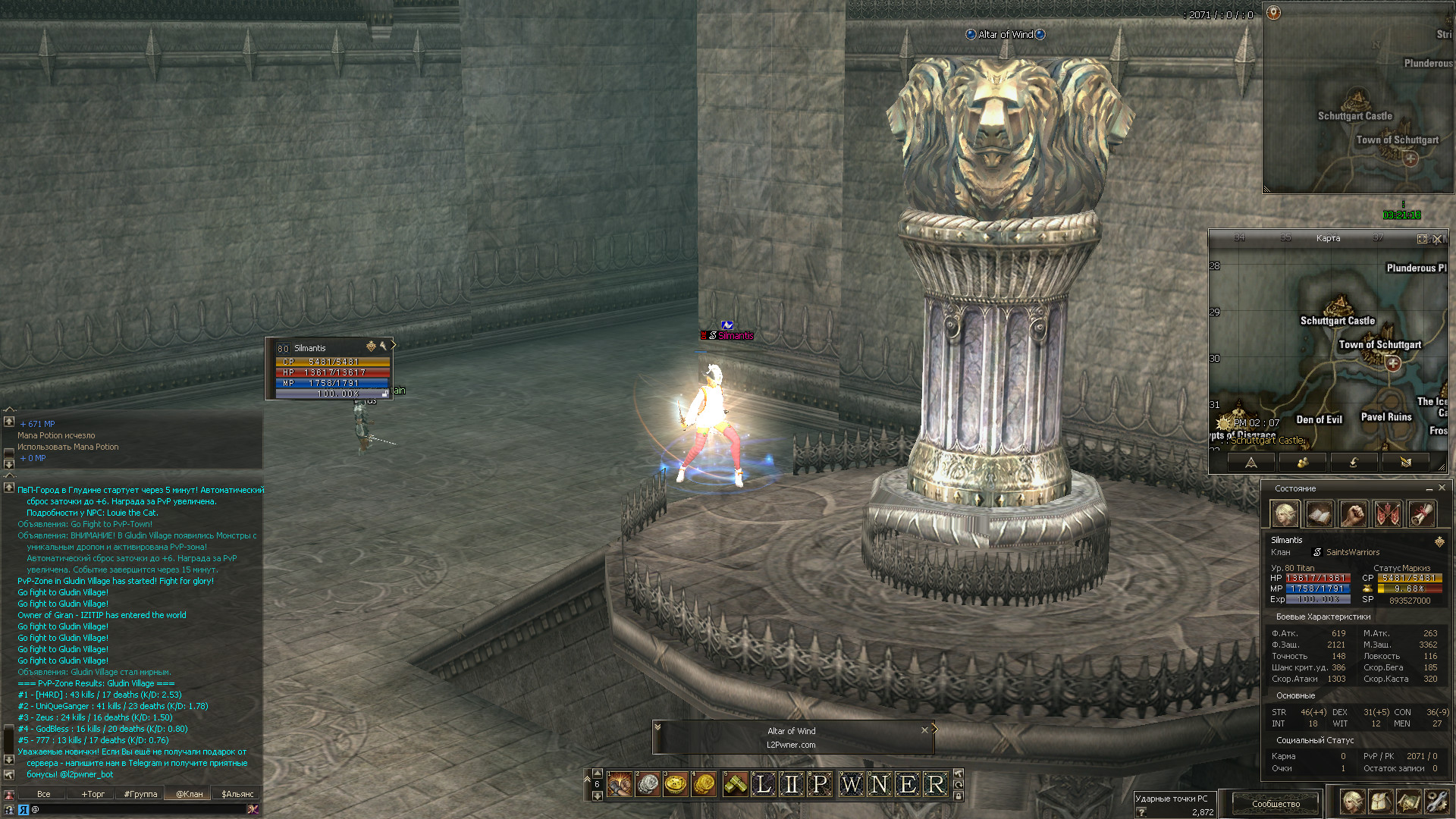Viewport: 1456px width, 819px height.
Task: Open the inventory backpack icon
Action: pos(1380,801)
